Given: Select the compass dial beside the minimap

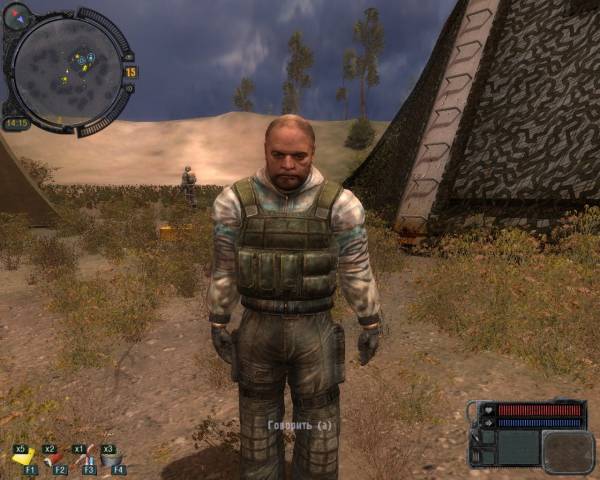Looking at the screenshot, I should pyautogui.click(x=18, y=15).
